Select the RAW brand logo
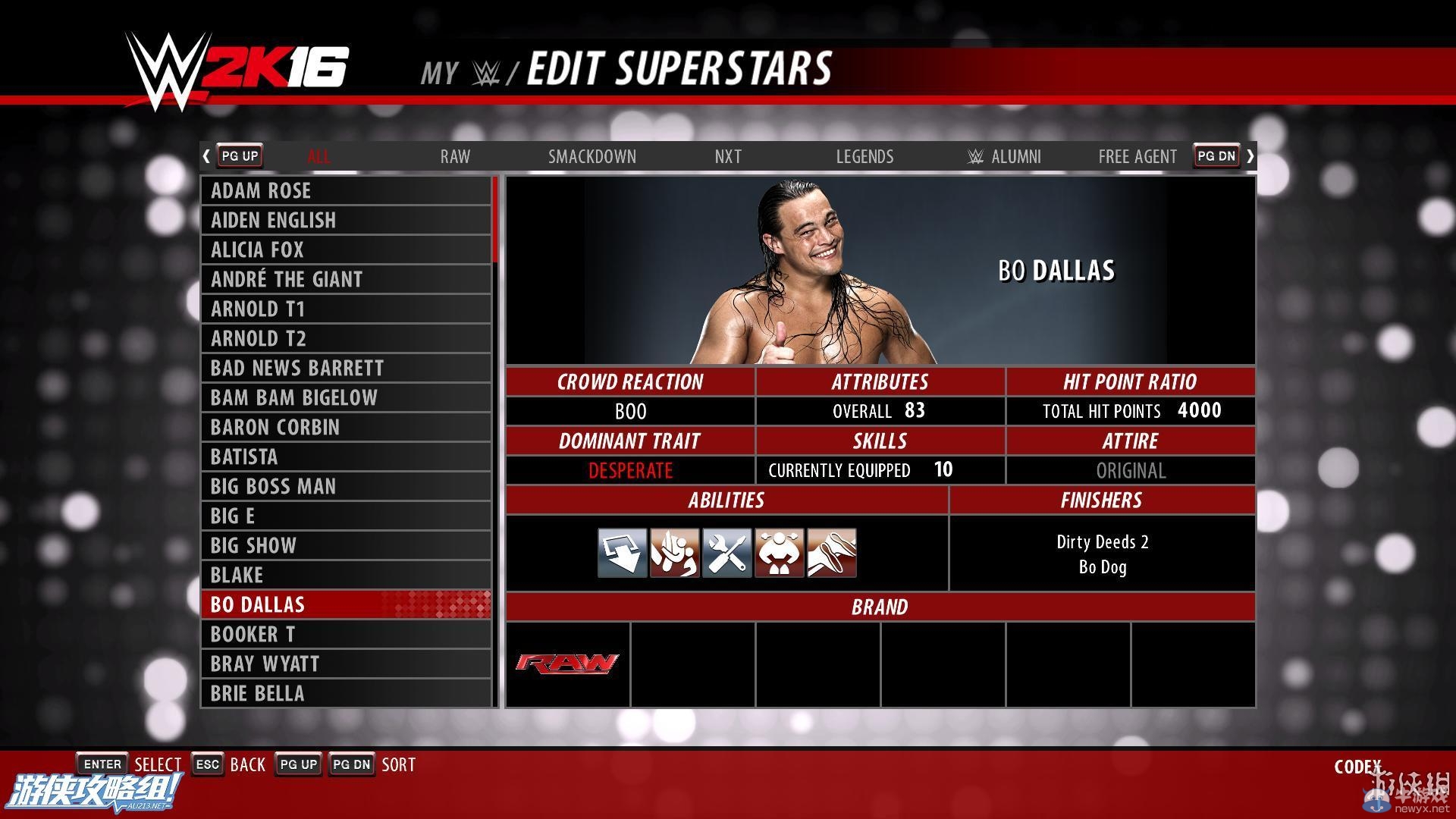The height and width of the screenshot is (819, 1456). click(x=566, y=663)
